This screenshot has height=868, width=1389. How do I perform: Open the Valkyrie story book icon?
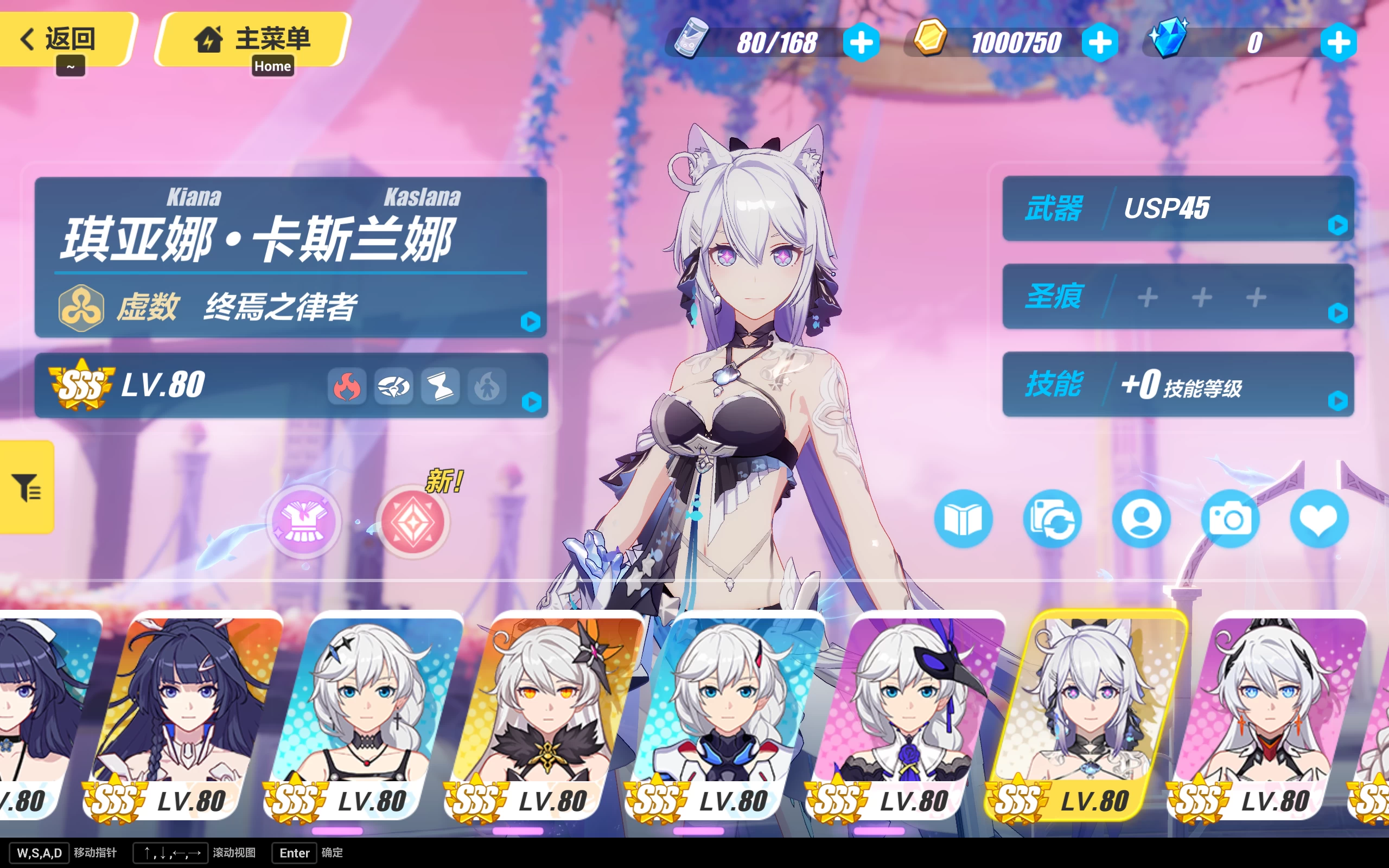point(963,519)
